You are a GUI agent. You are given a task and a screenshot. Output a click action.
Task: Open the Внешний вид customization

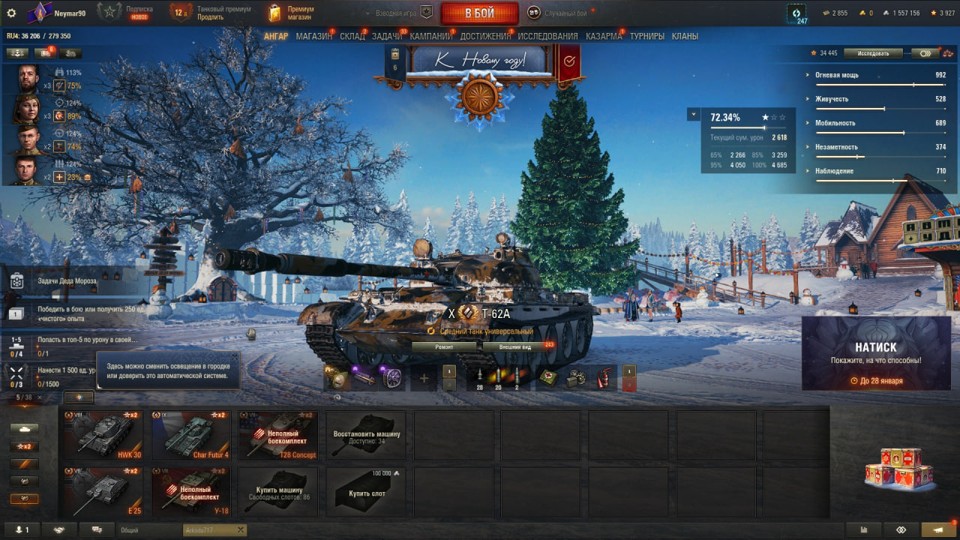coord(511,346)
